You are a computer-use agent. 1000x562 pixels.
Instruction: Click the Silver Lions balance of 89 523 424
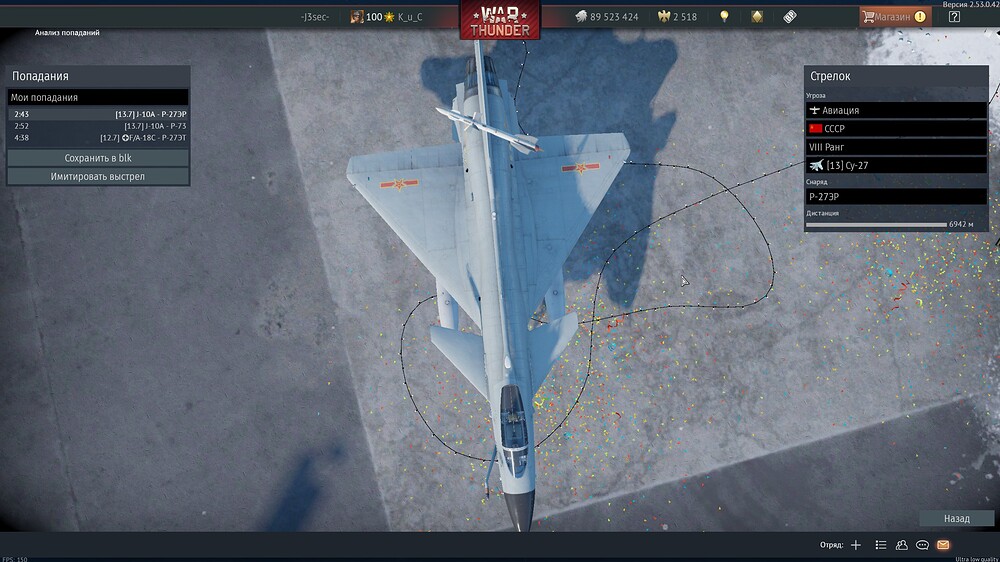607,17
